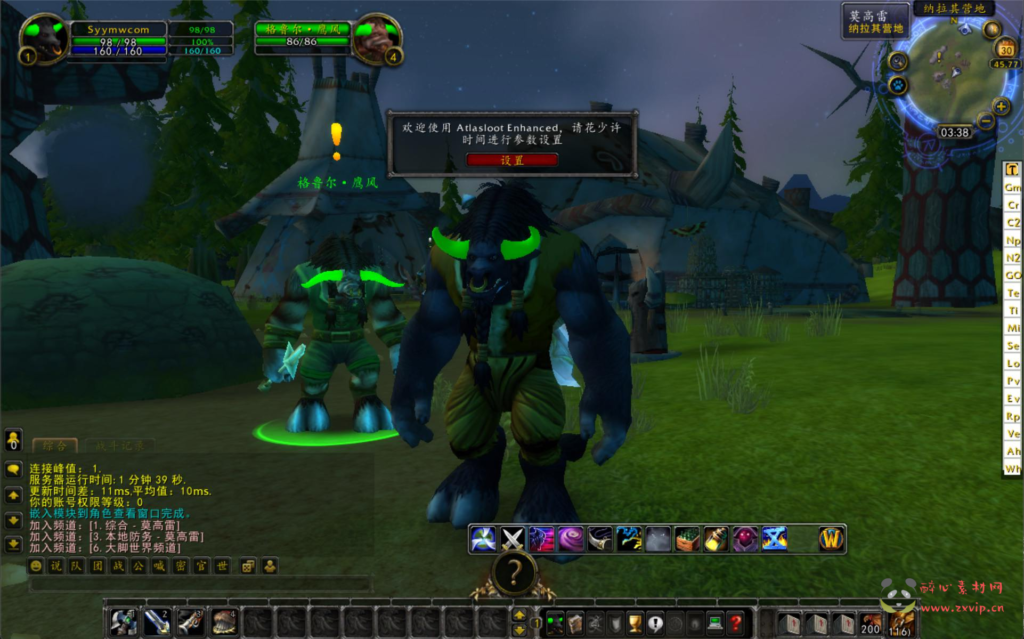Click the WoW logo icon on the center bar
The width and height of the screenshot is (1024, 639).
(x=832, y=540)
